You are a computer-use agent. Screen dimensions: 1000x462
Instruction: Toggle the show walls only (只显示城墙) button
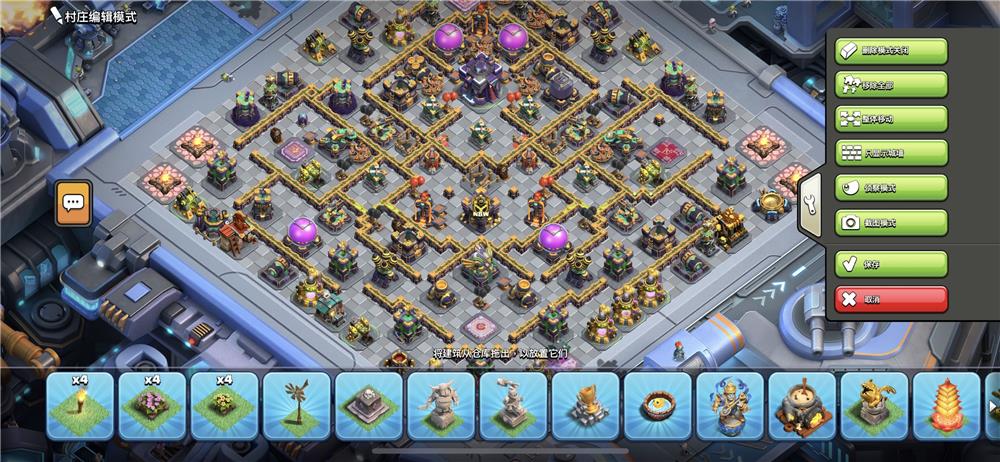coord(890,153)
